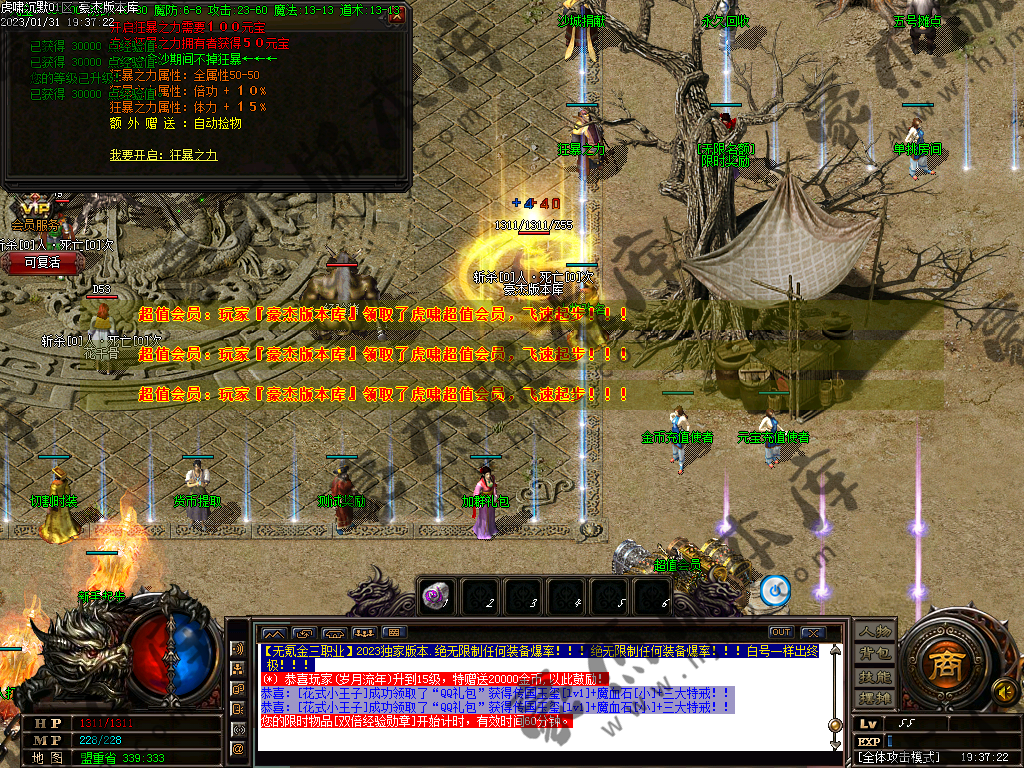This screenshot has height=768, width=1024.
Task: Click the grid-shaped chat toolbar button
Action: pos(394,633)
